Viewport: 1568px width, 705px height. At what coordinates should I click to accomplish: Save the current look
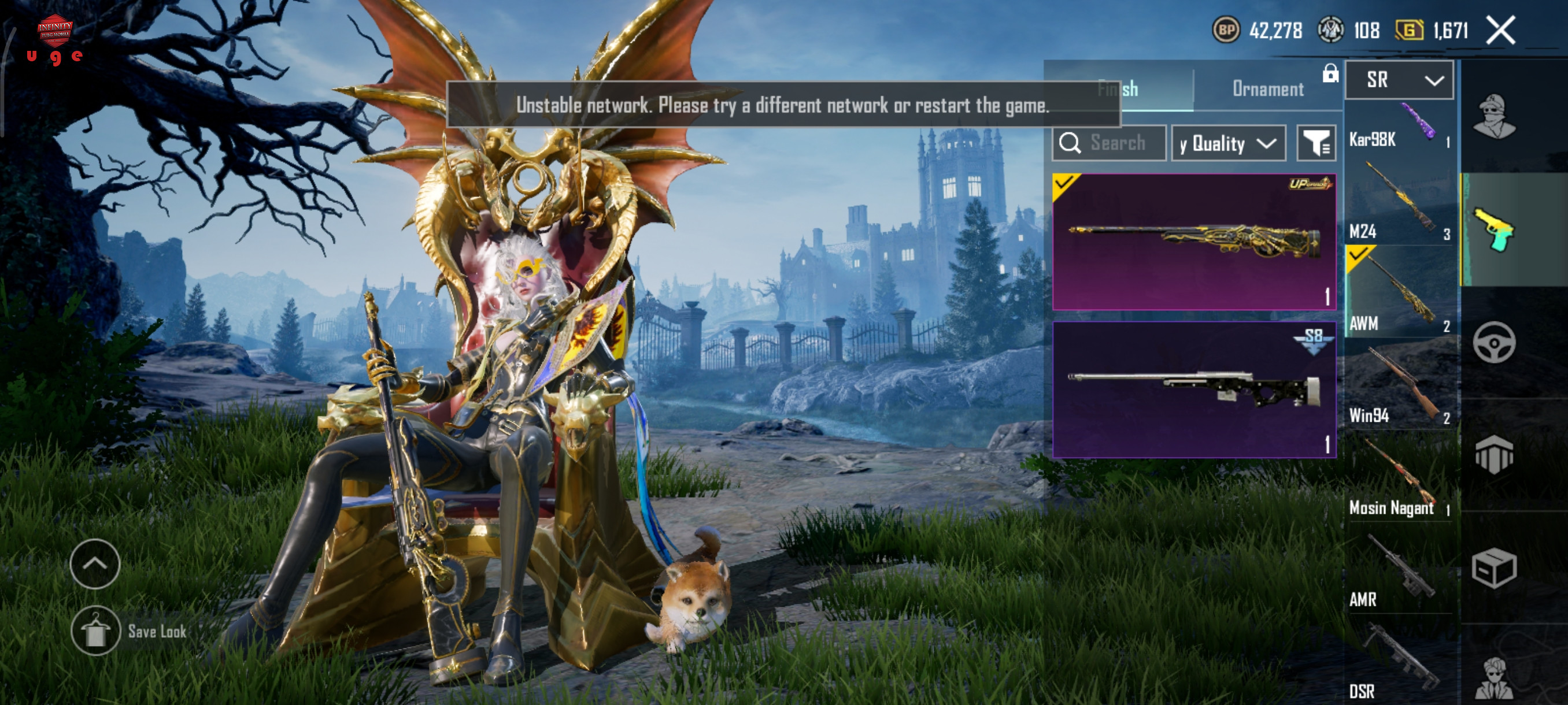click(x=96, y=631)
